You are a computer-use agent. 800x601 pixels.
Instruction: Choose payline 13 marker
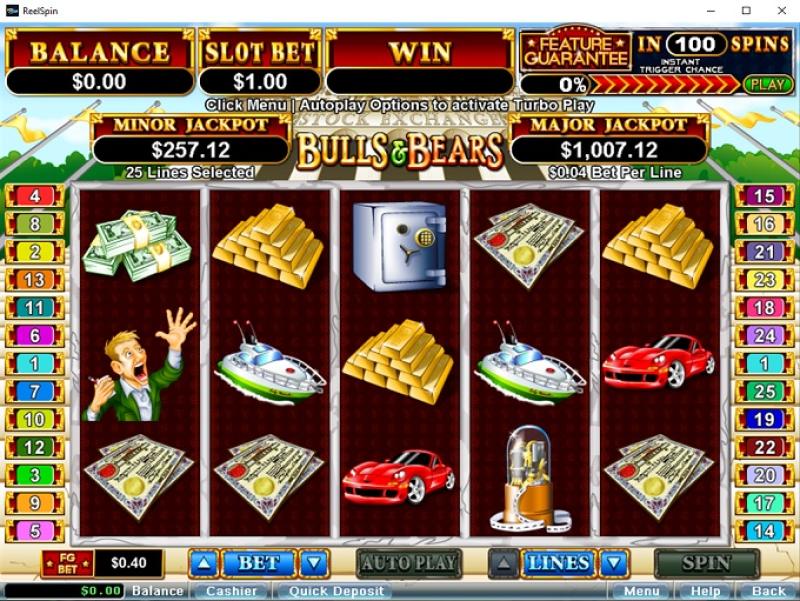point(35,280)
